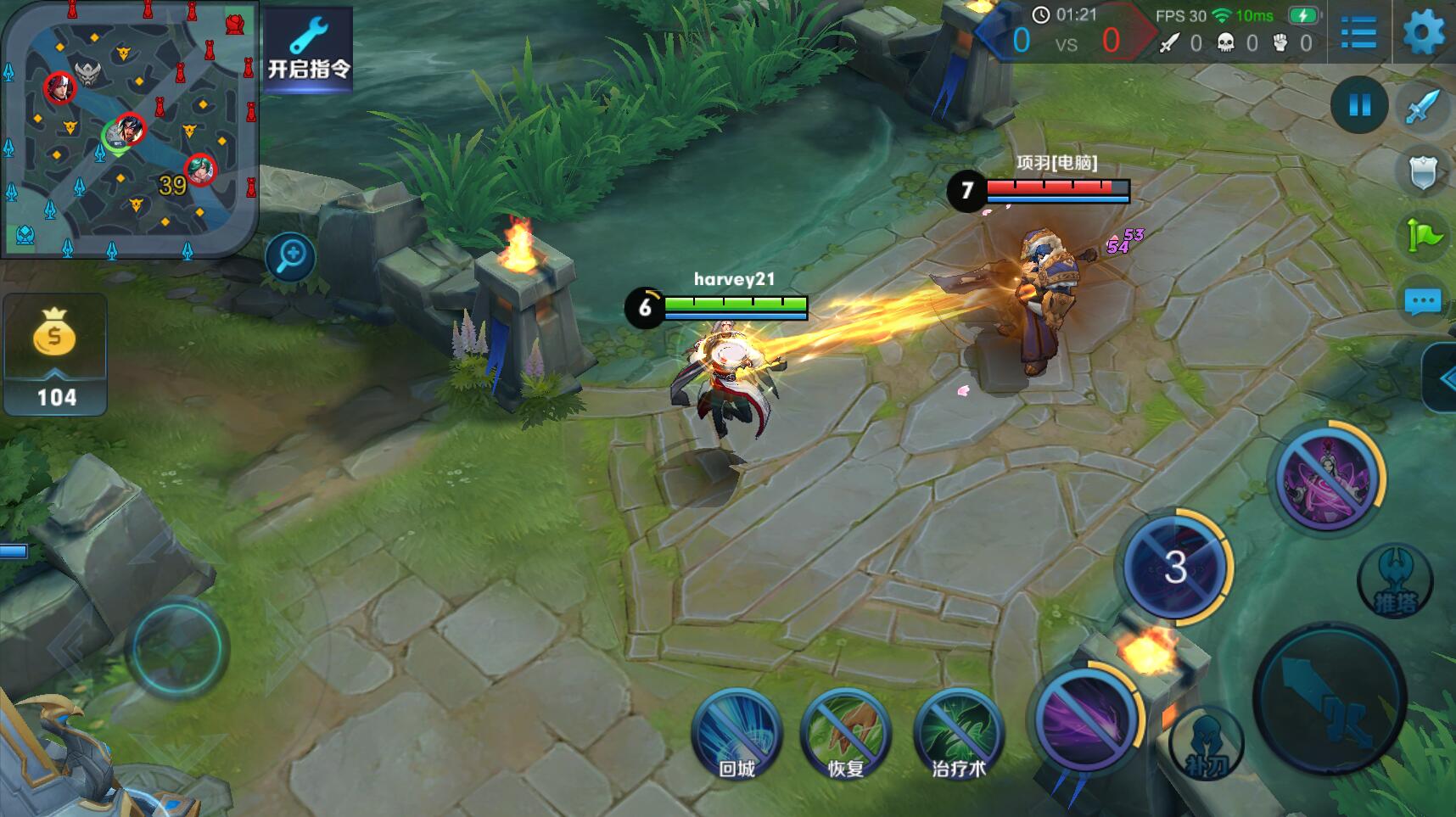The image size is (1456, 817).
Task: Choose the 推塔 tower-push button
Action: point(1395,581)
